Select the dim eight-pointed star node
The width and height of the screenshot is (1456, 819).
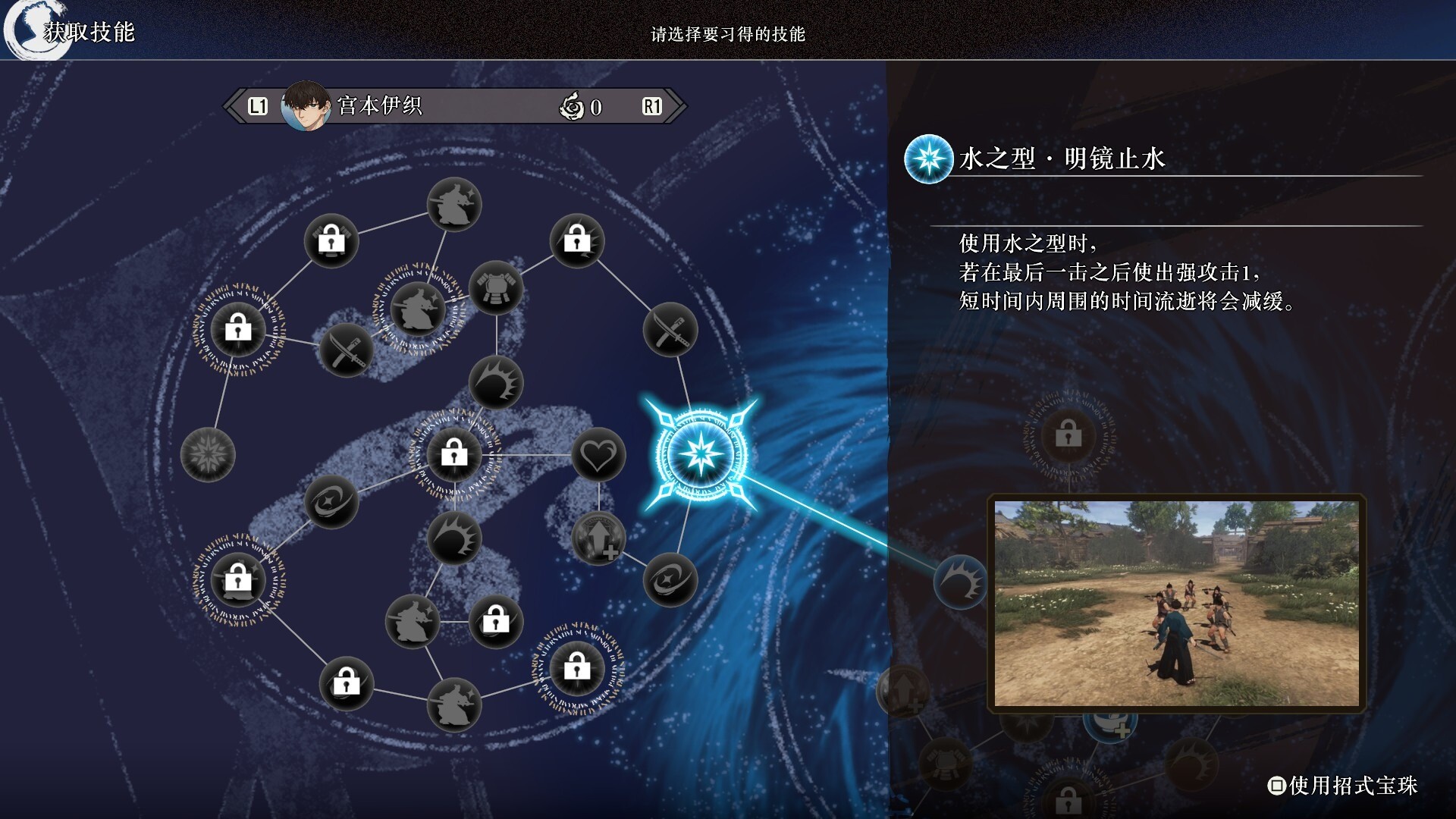pyautogui.click(x=208, y=455)
